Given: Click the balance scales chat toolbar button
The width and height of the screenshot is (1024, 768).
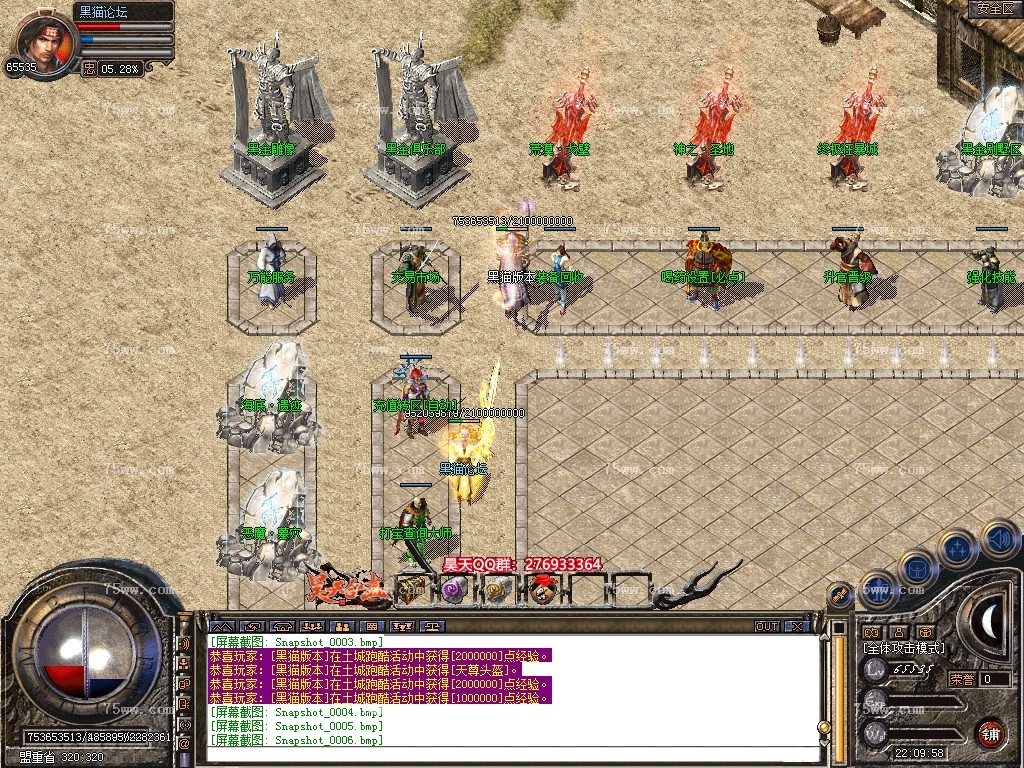Looking at the screenshot, I should tap(432, 626).
